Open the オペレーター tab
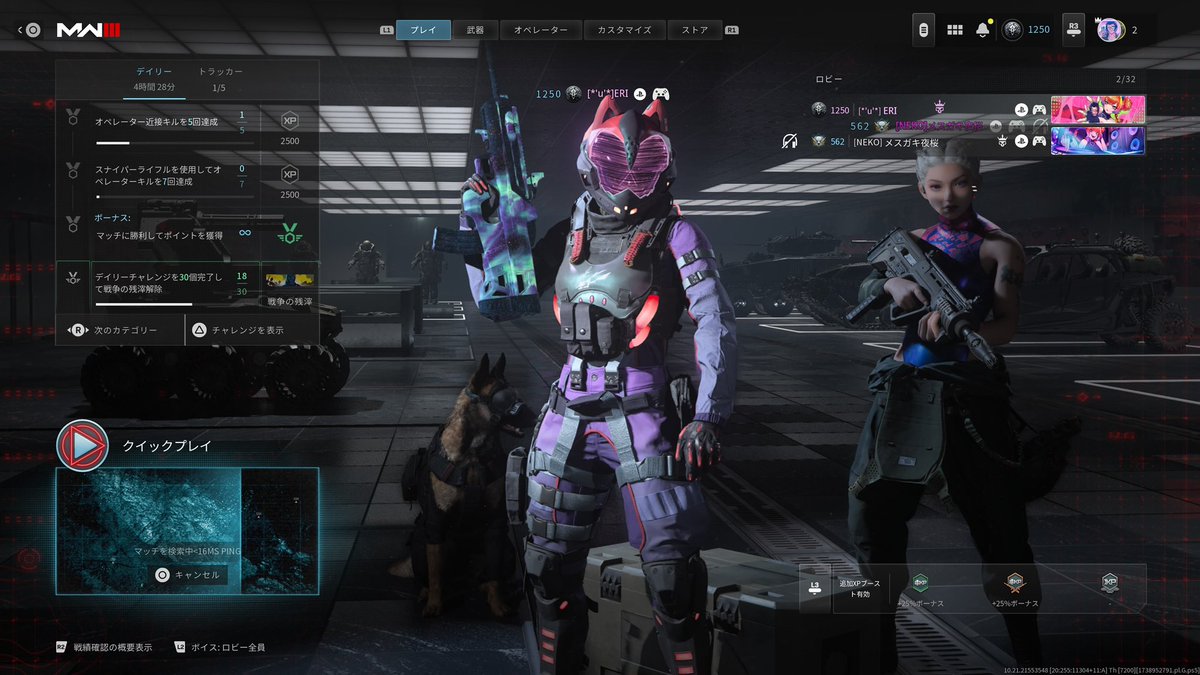Screen dimensions: 1200x675 click(x=540, y=30)
